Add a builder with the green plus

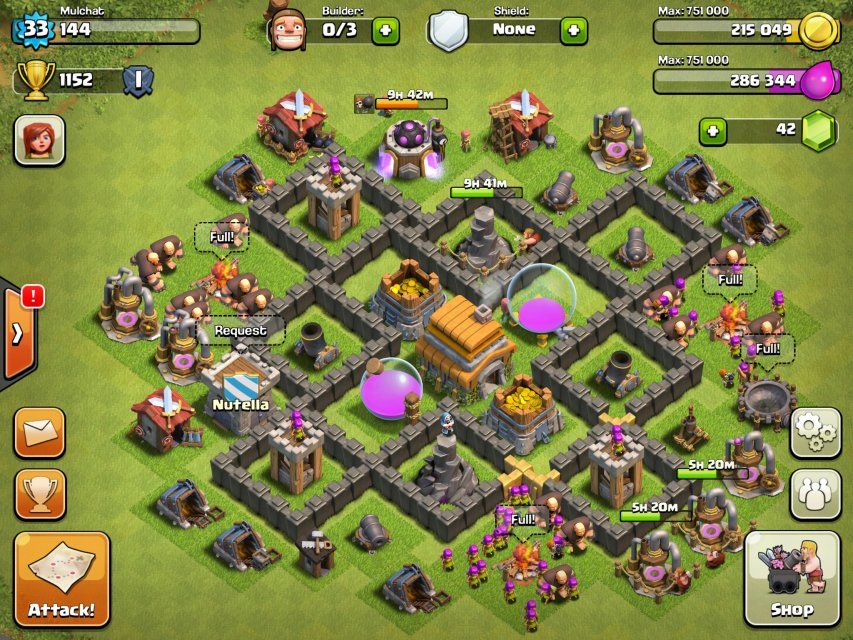coord(385,30)
